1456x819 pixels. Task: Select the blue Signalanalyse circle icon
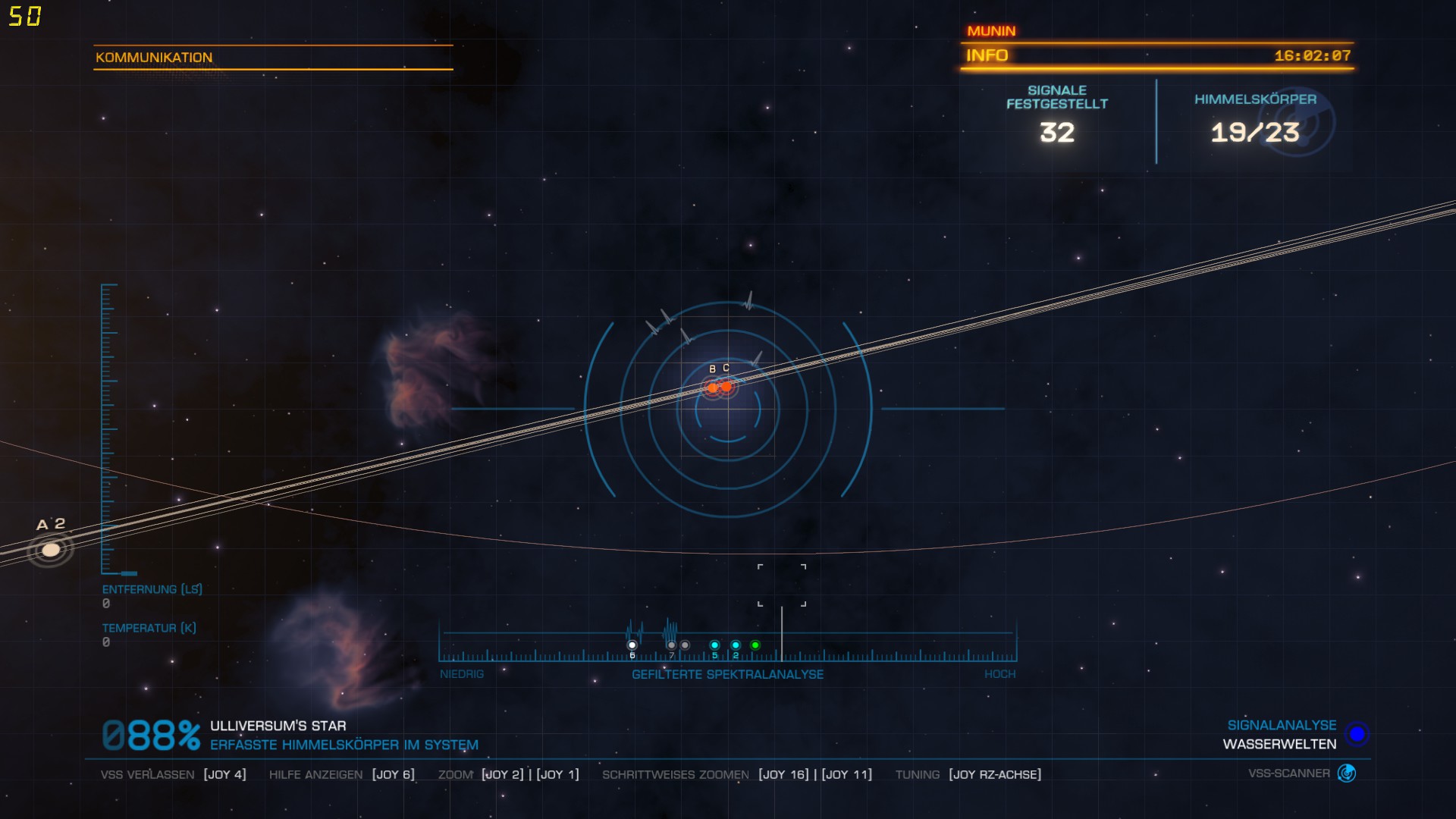click(x=1357, y=734)
